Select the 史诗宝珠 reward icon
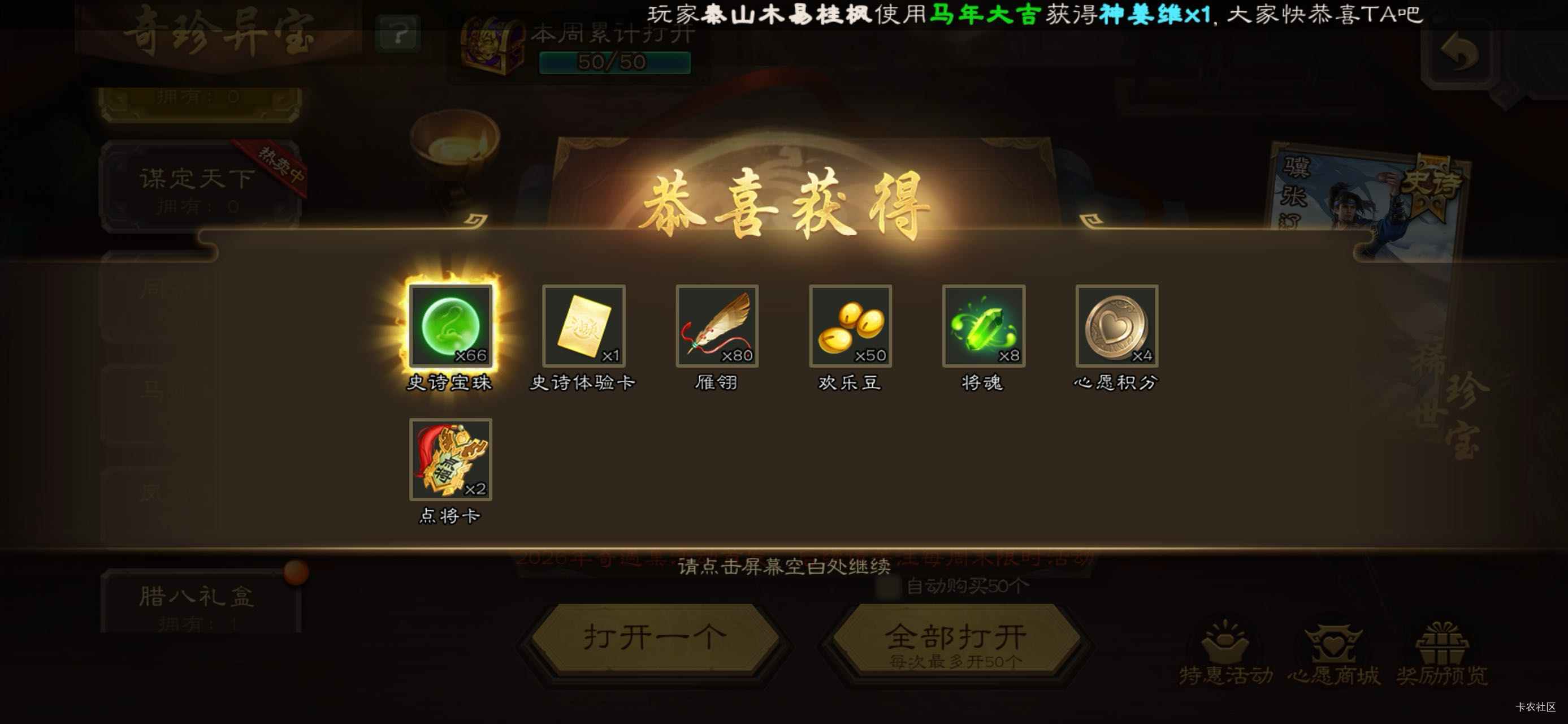 pyautogui.click(x=451, y=326)
